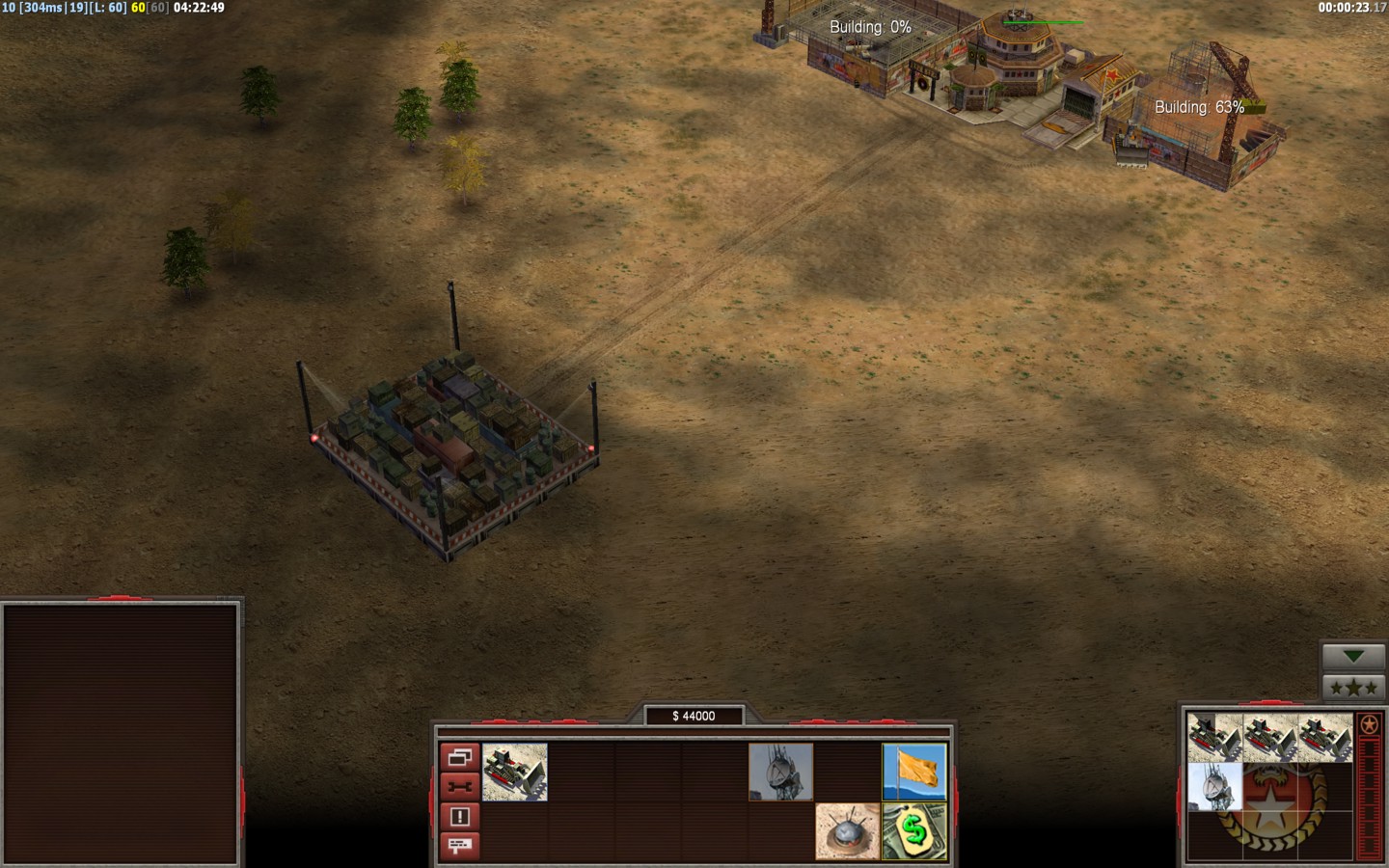1389x868 pixels.
Task: Click the wrench button on command bar
Action: coord(459,787)
